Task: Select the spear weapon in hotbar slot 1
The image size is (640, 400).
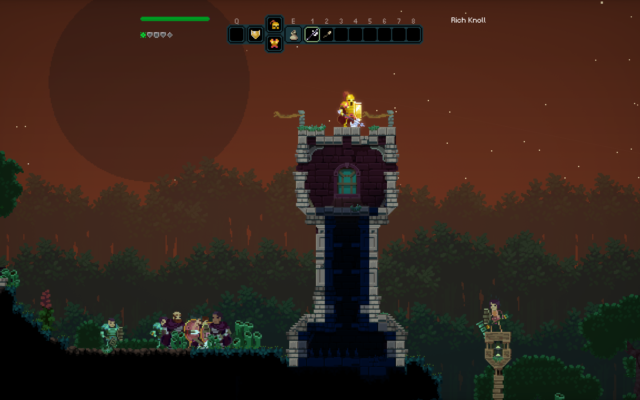Action: [312, 35]
